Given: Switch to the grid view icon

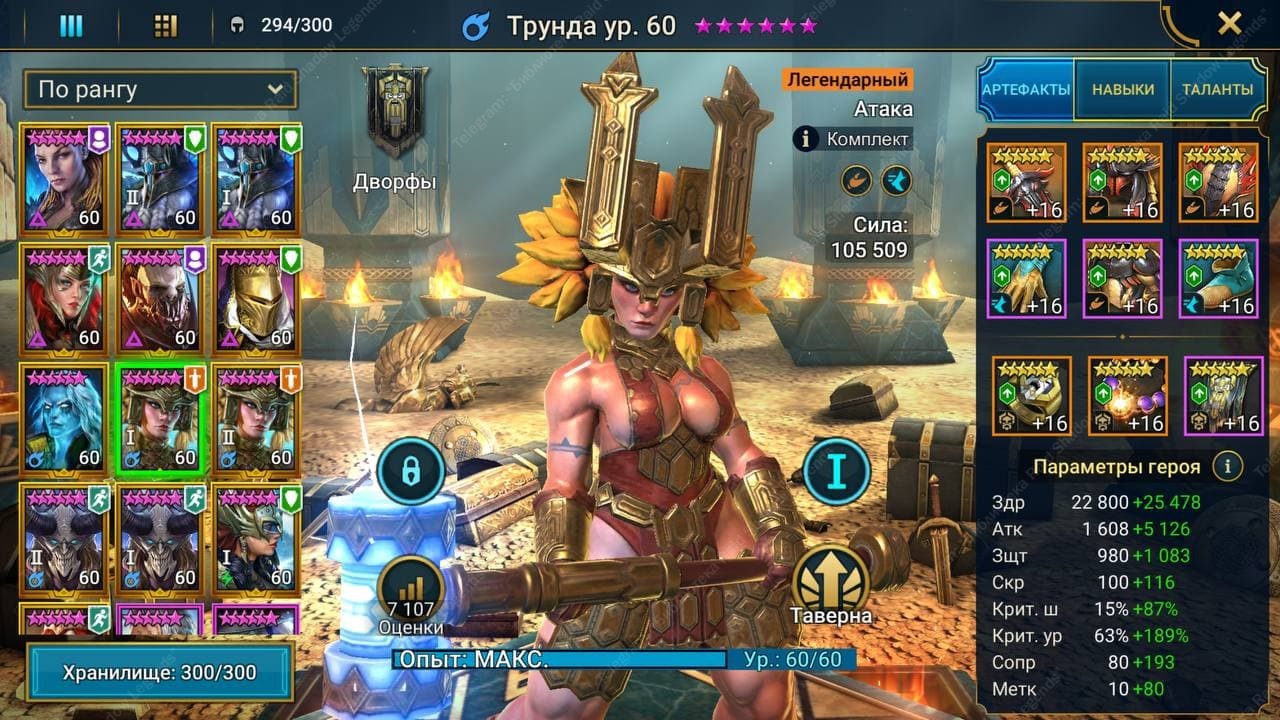Looking at the screenshot, I should (x=166, y=25).
